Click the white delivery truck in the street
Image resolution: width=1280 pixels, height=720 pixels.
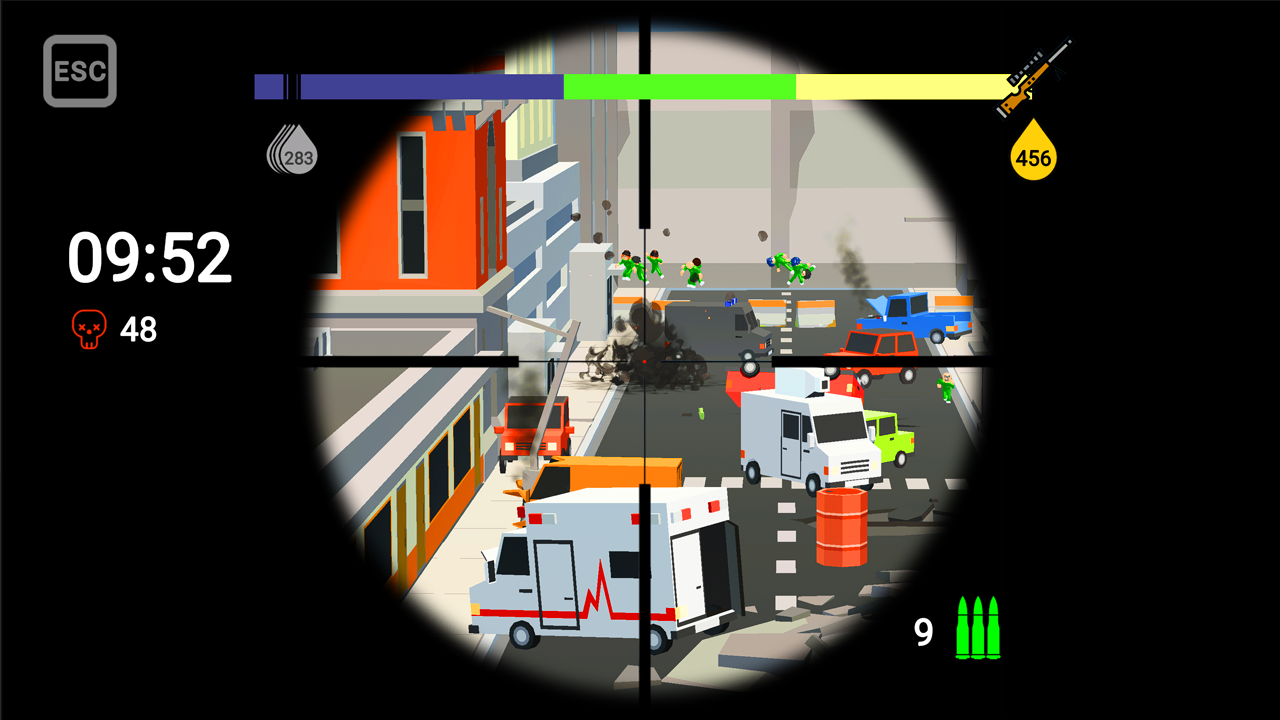point(800,435)
